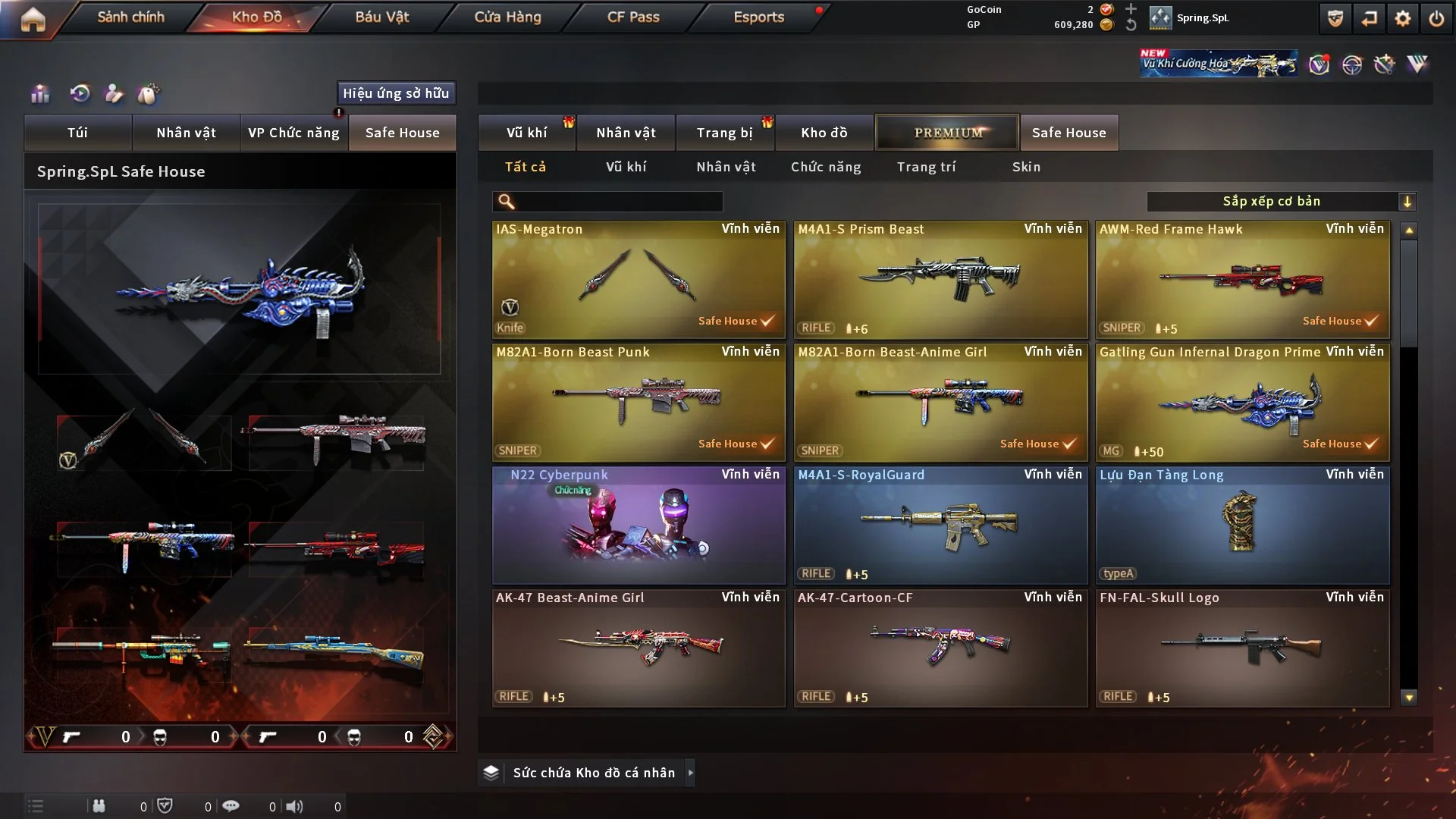This screenshot has width=1456, height=819.
Task: Select the IAS-Megatron knife item
Action: tap(638, 280)
